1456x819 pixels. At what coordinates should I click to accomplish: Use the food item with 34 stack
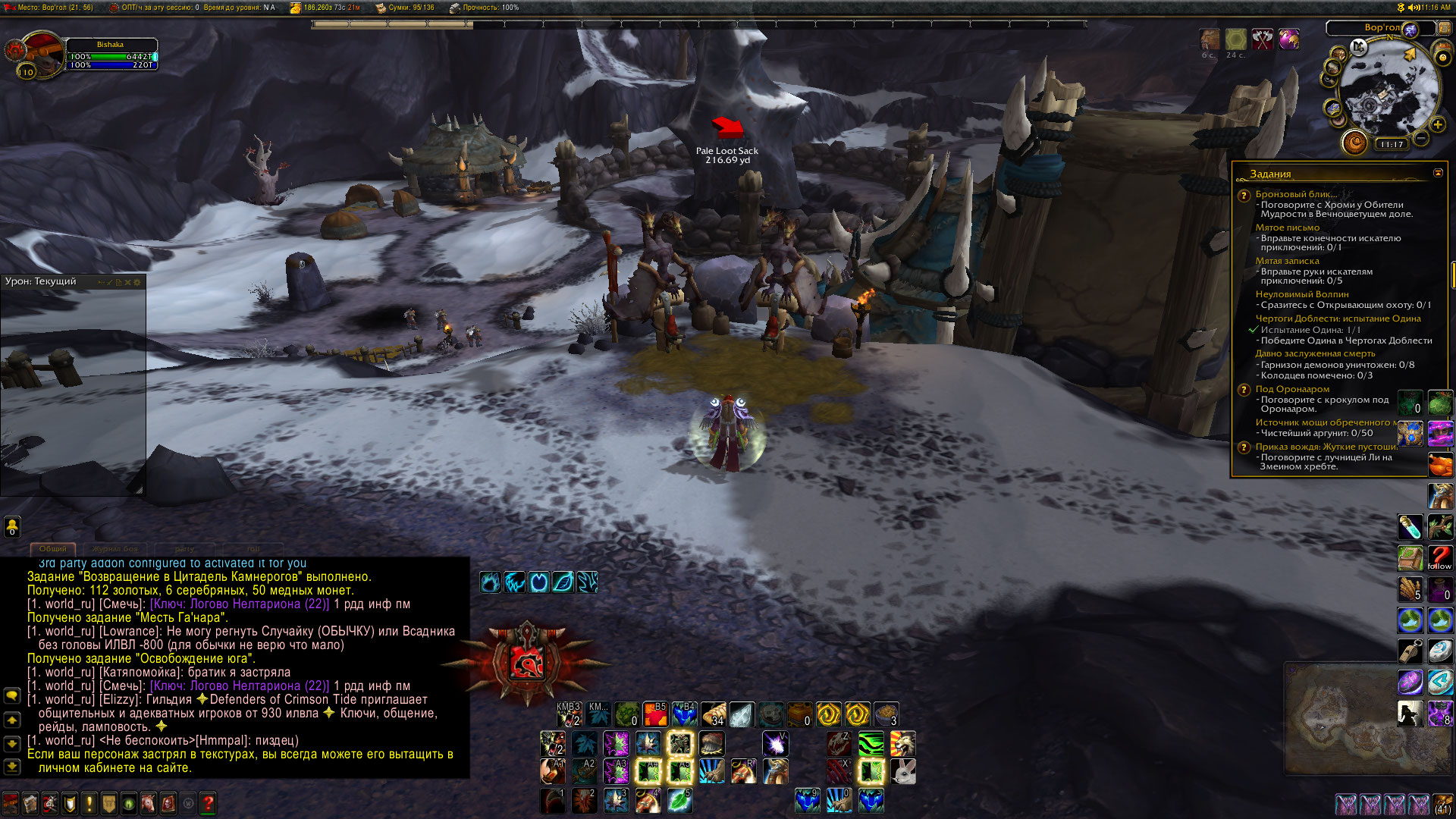coord(713,714)
